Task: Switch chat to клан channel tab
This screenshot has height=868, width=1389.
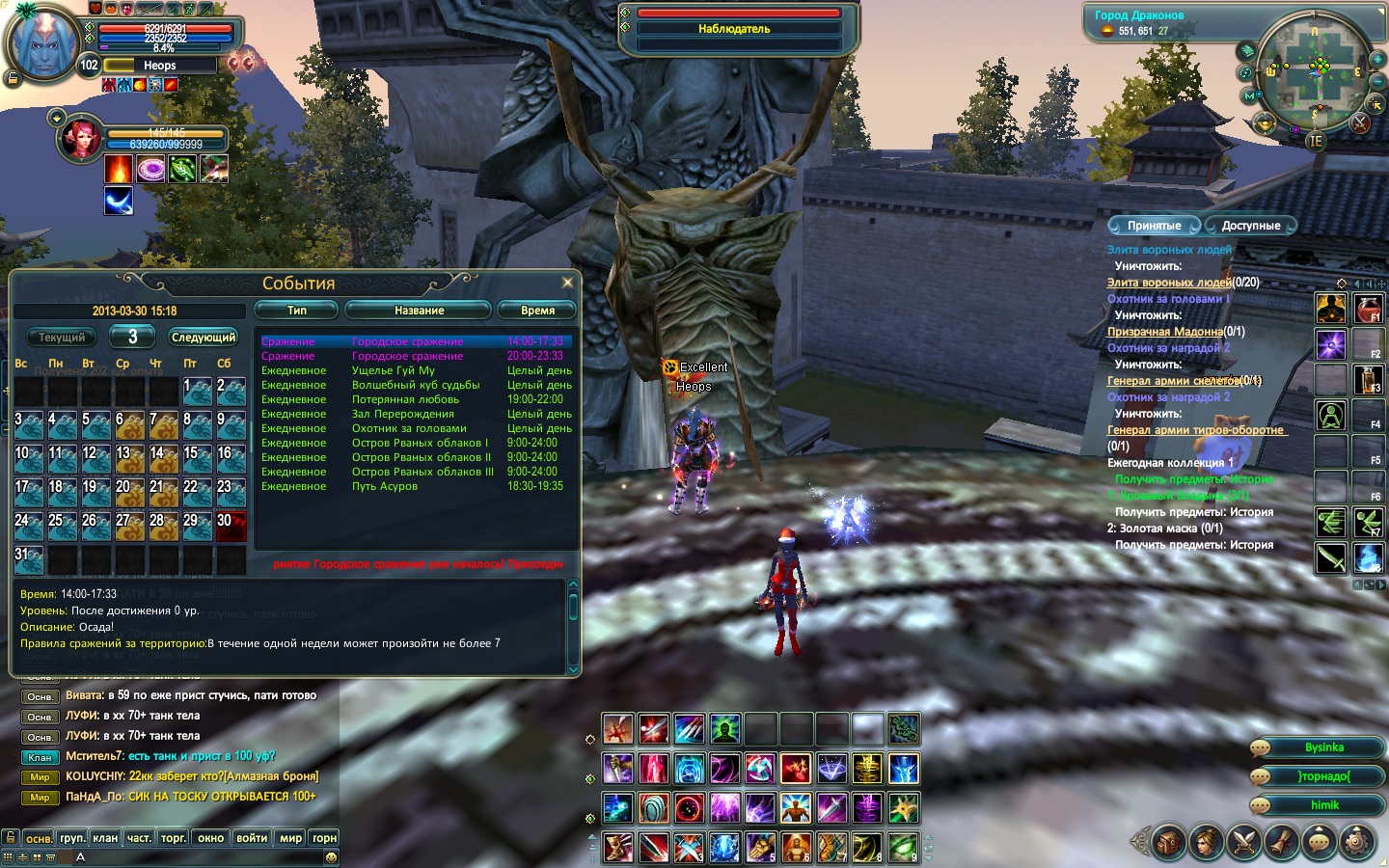Action: (x=105, y=838)
